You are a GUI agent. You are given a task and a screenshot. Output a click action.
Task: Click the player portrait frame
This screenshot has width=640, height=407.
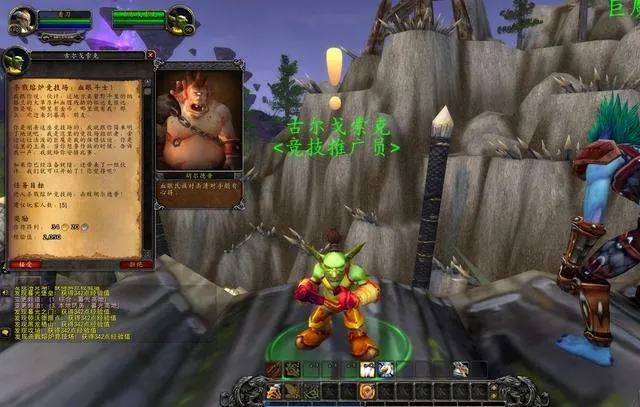coord(22,18)
